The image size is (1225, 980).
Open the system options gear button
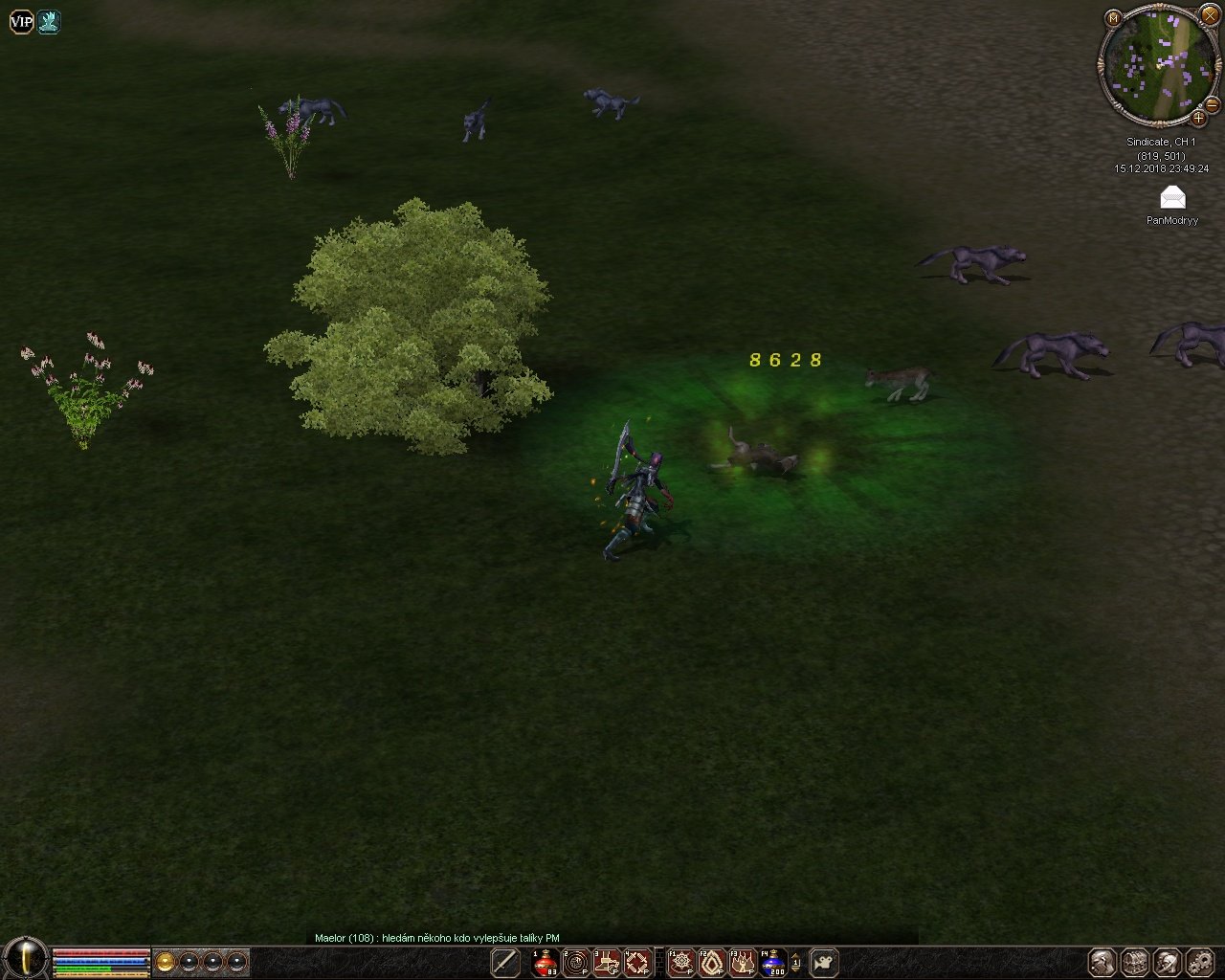1199,962
